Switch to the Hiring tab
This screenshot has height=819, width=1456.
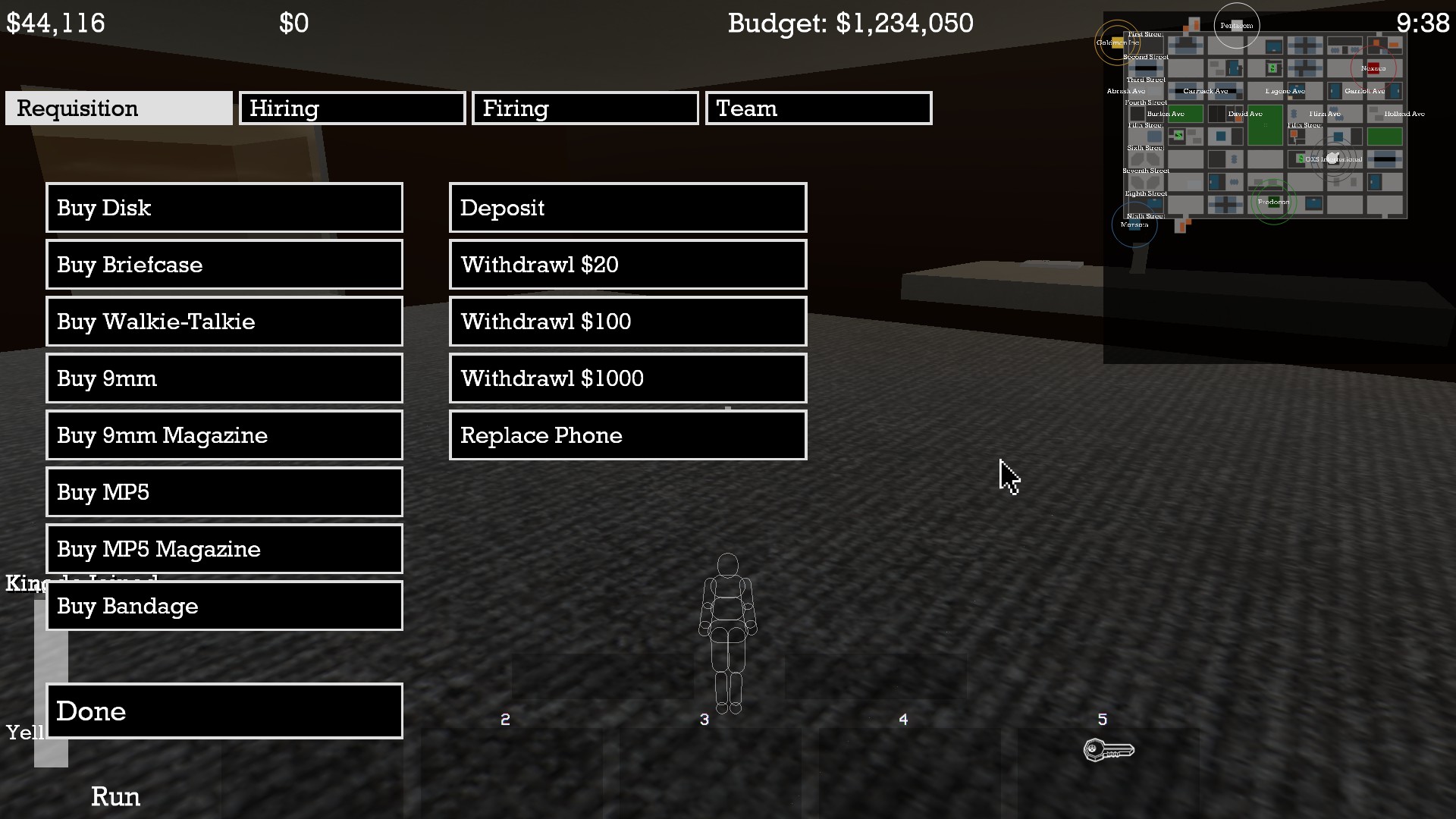click(x=352, y=108)
